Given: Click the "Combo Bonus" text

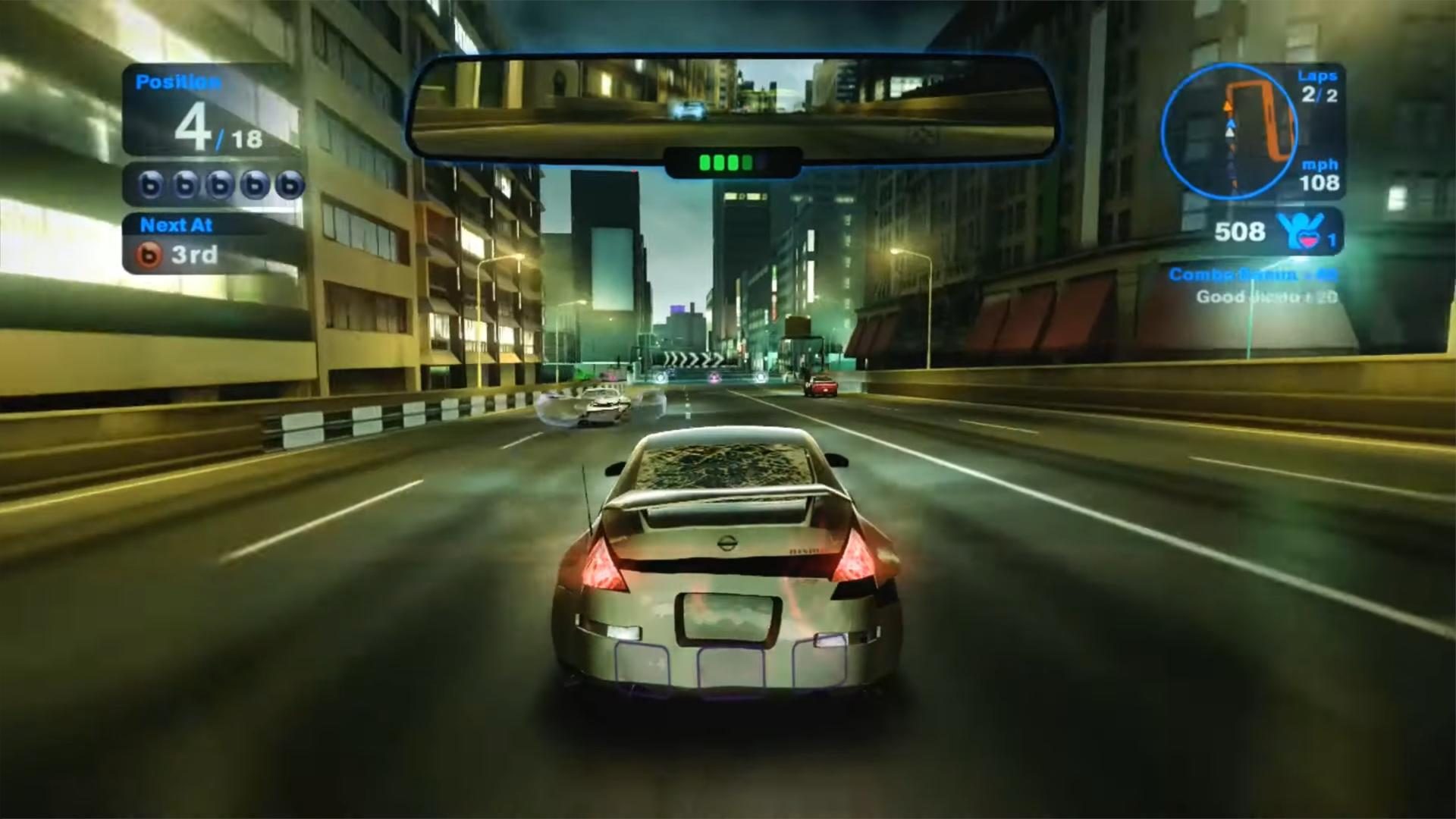Looking at the screenshot, I should click(x=1231, y=273).
